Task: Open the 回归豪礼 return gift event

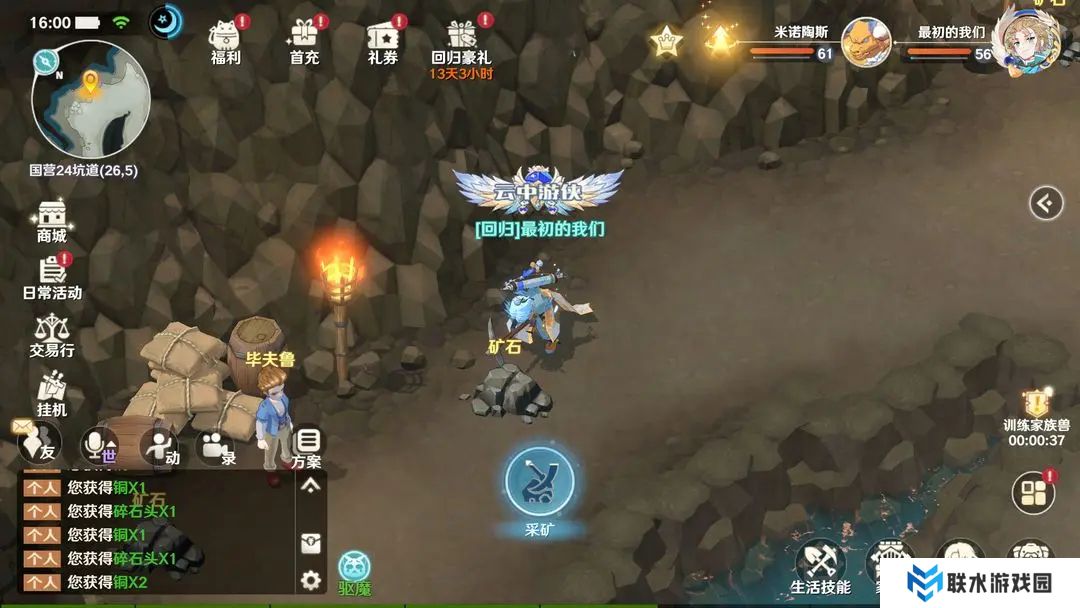Action: click(461, 40)
